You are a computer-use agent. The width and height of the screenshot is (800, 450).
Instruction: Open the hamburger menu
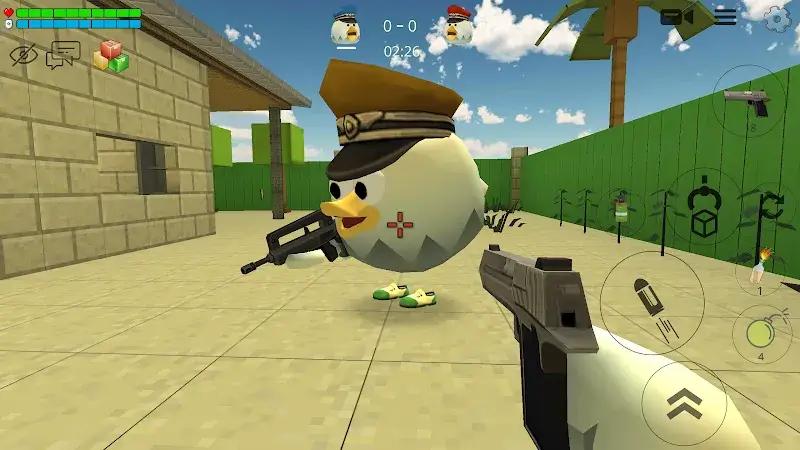tap(725, 16)
